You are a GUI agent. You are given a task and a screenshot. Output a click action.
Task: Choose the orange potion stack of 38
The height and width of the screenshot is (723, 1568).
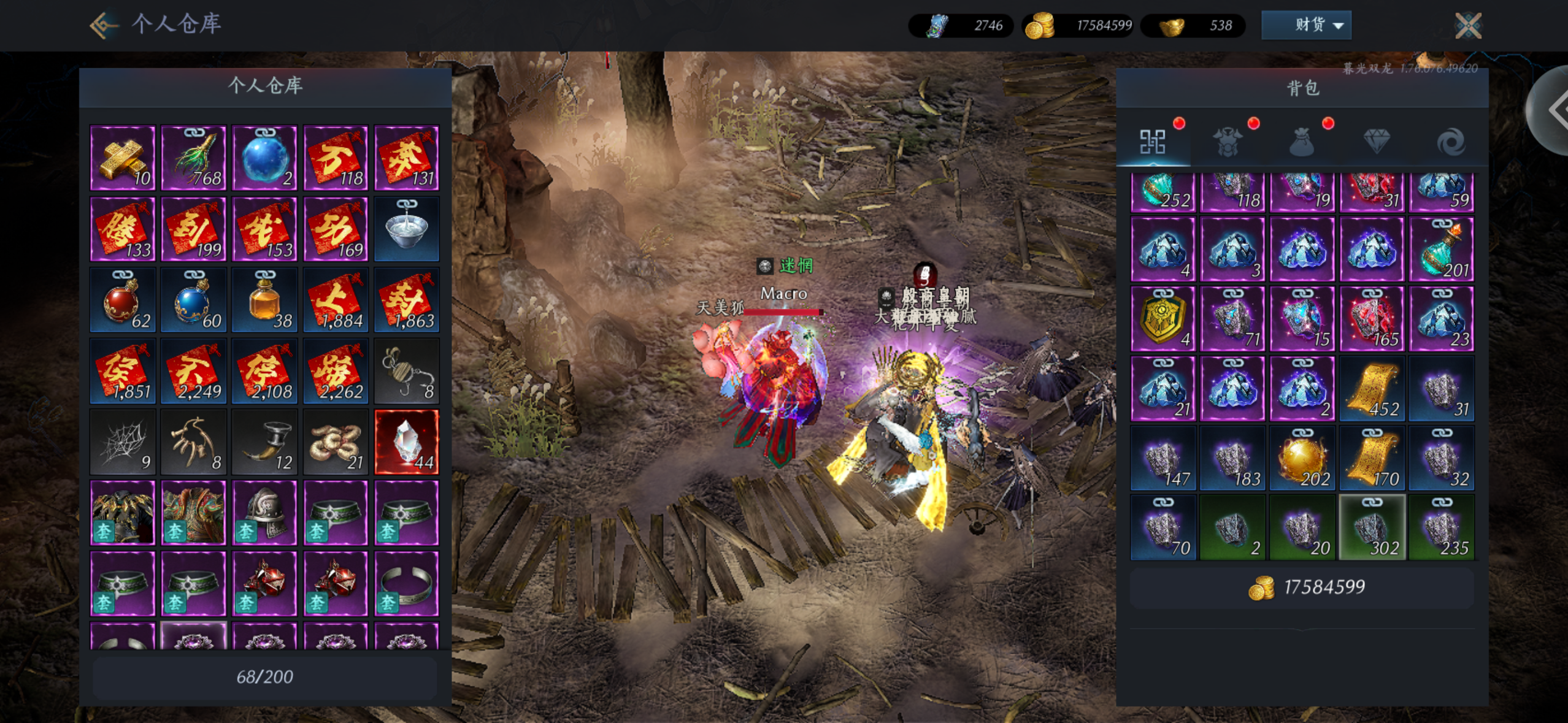point(264,300)
